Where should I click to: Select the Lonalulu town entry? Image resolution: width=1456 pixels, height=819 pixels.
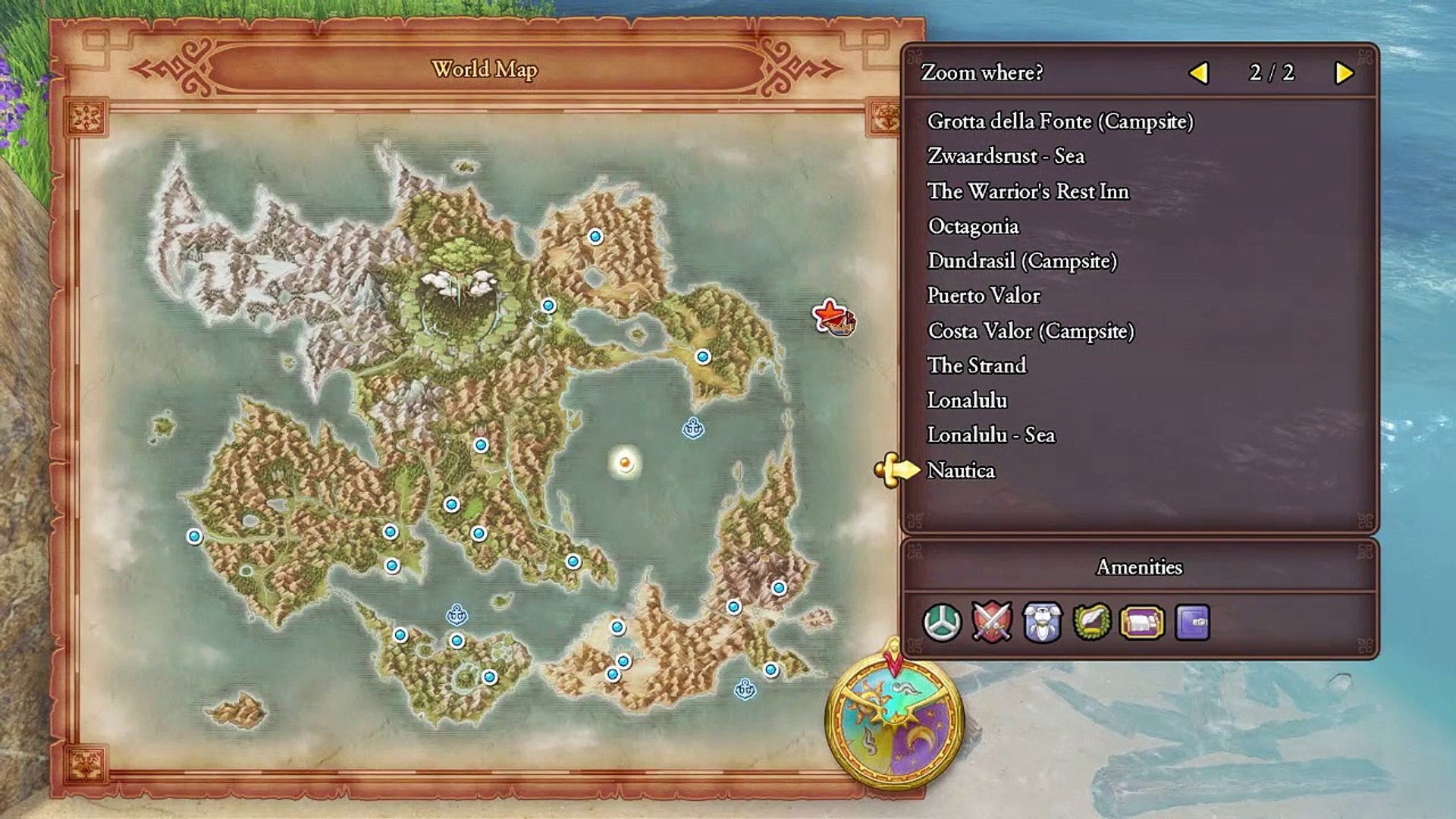967,400
